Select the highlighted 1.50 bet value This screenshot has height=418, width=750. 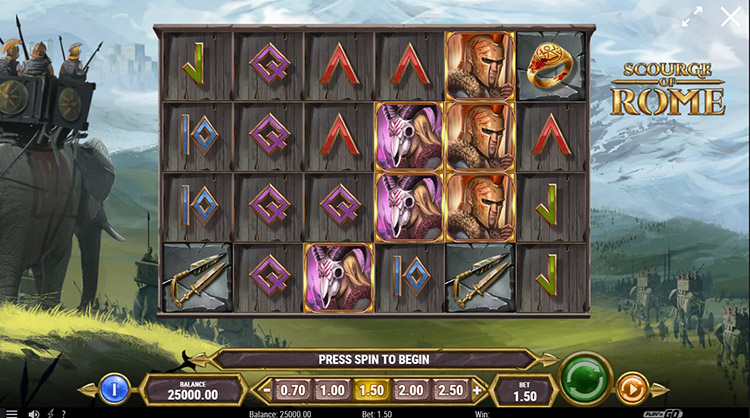(x=370, y=389)
